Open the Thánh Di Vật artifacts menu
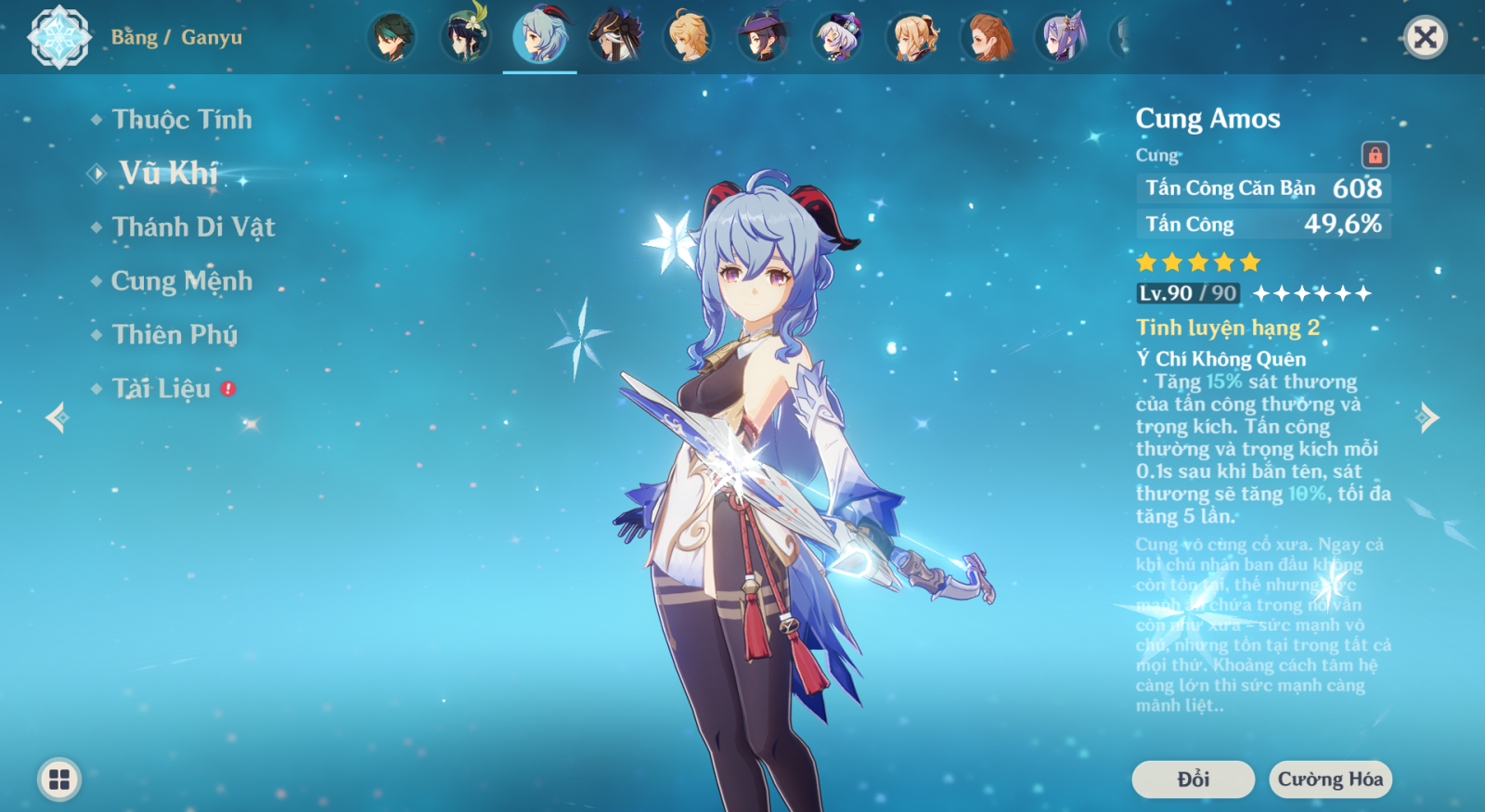 [x=193, y=227]
